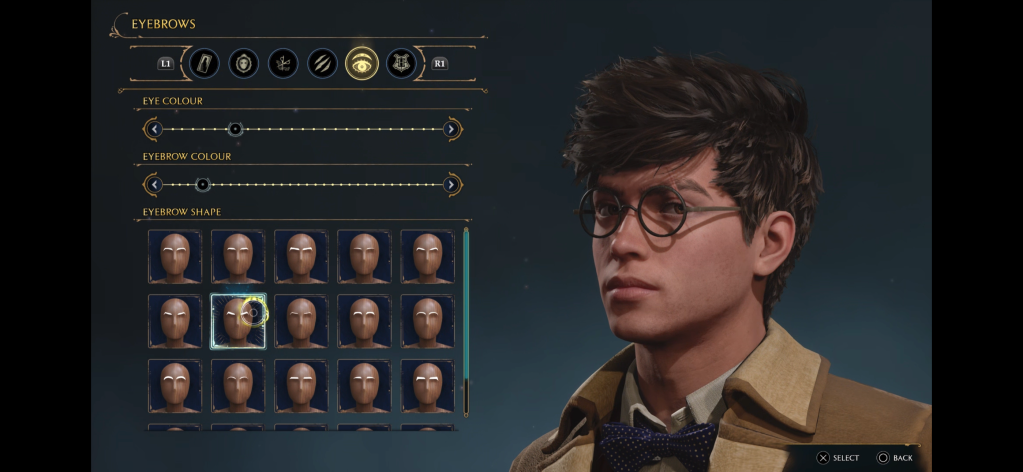Switch to the face shape tab
Screen dimensions: 1023x472
(243, 63)
